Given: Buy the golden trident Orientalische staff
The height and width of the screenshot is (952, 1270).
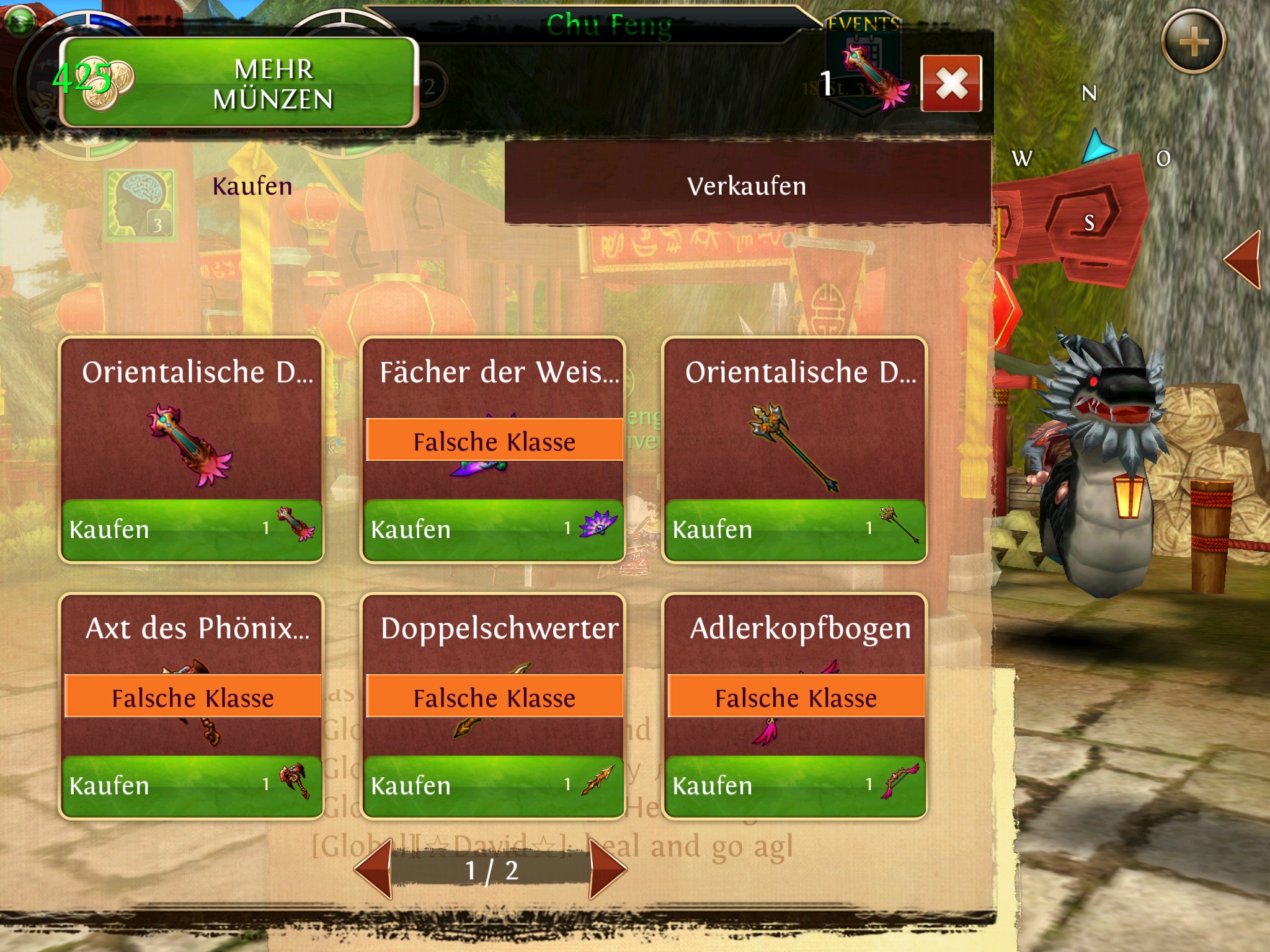Looking at the screenshot, I should (794, 530).
